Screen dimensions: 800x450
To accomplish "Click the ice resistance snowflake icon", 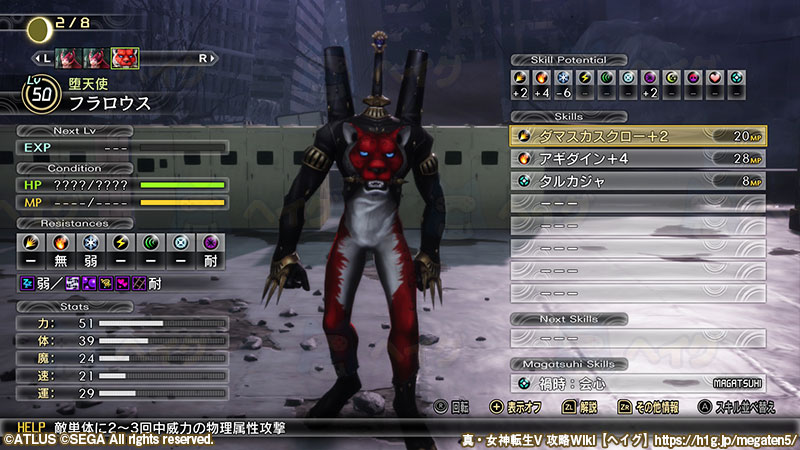I will pyautogui.click(x=90, y=243).
